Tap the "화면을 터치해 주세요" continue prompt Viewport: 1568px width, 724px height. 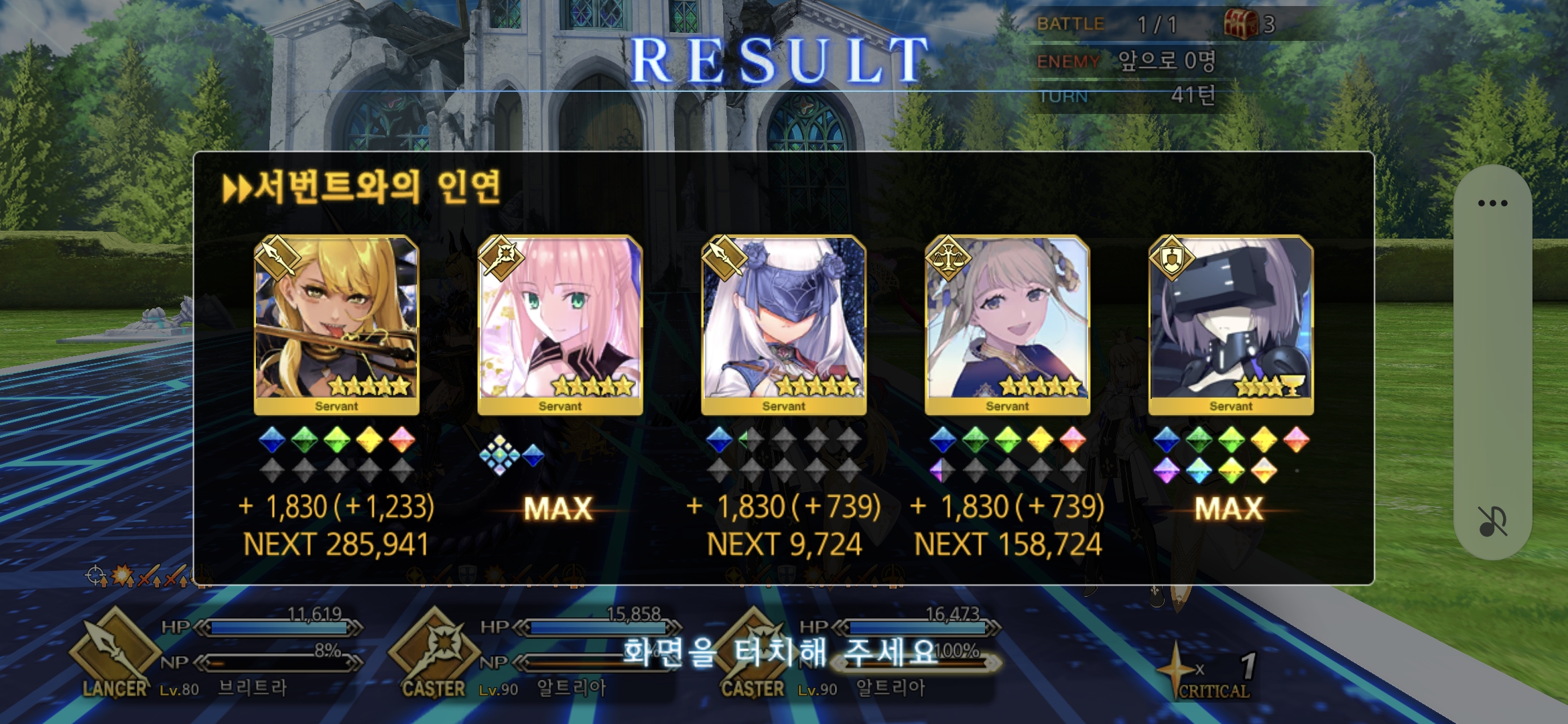click(781, 652)
